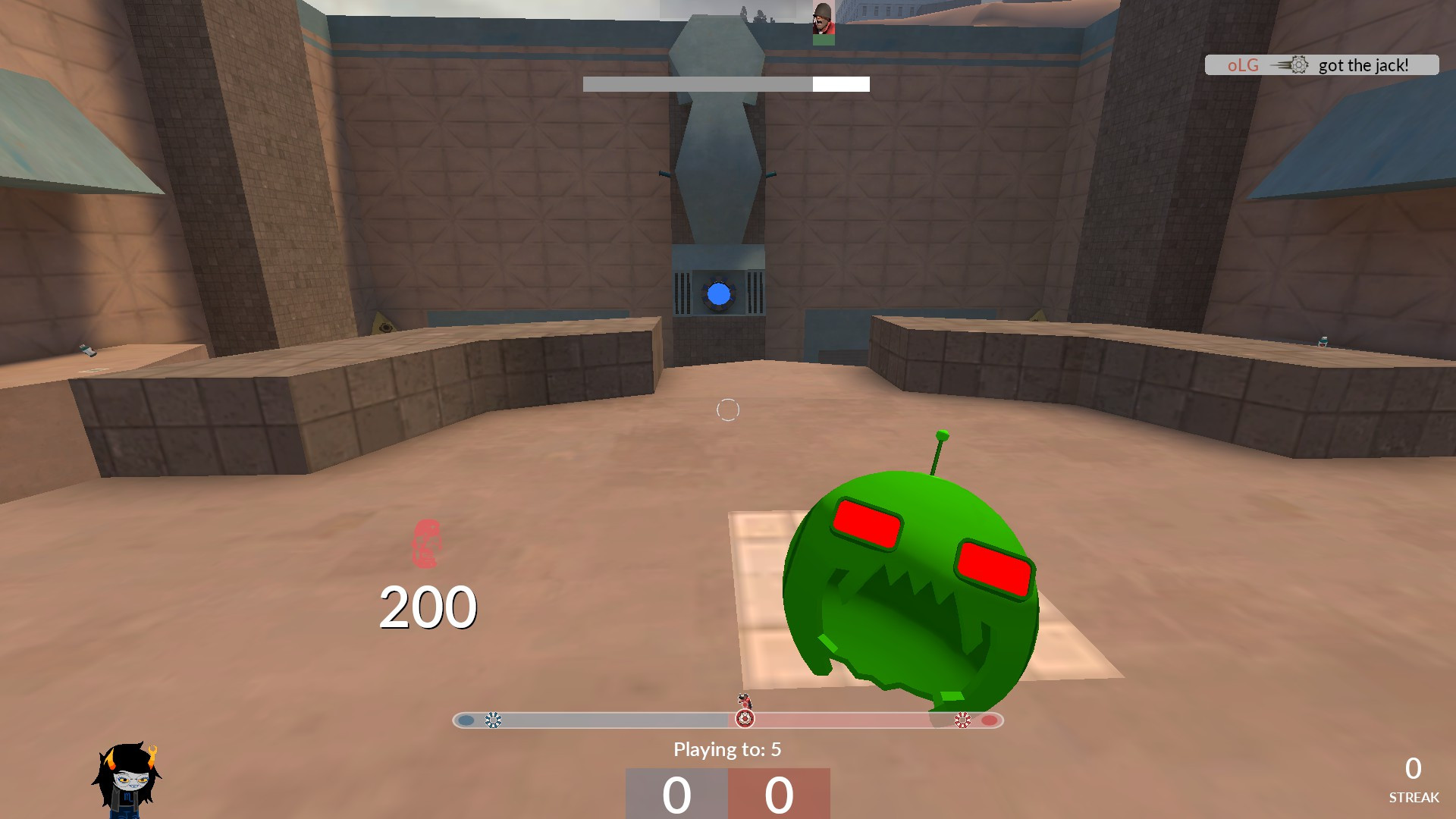Screen dimensions: 1456x819
Task: Expand the oLG kill feed notification
Action: click(1323, 65)
